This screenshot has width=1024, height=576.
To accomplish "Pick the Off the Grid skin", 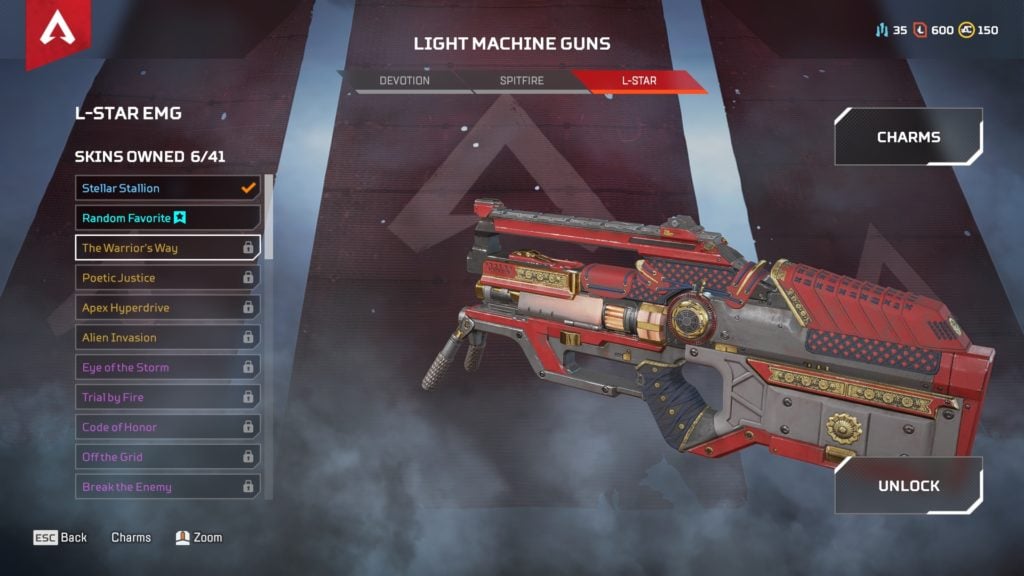I will pyautogui.click(x=168, y=457).
